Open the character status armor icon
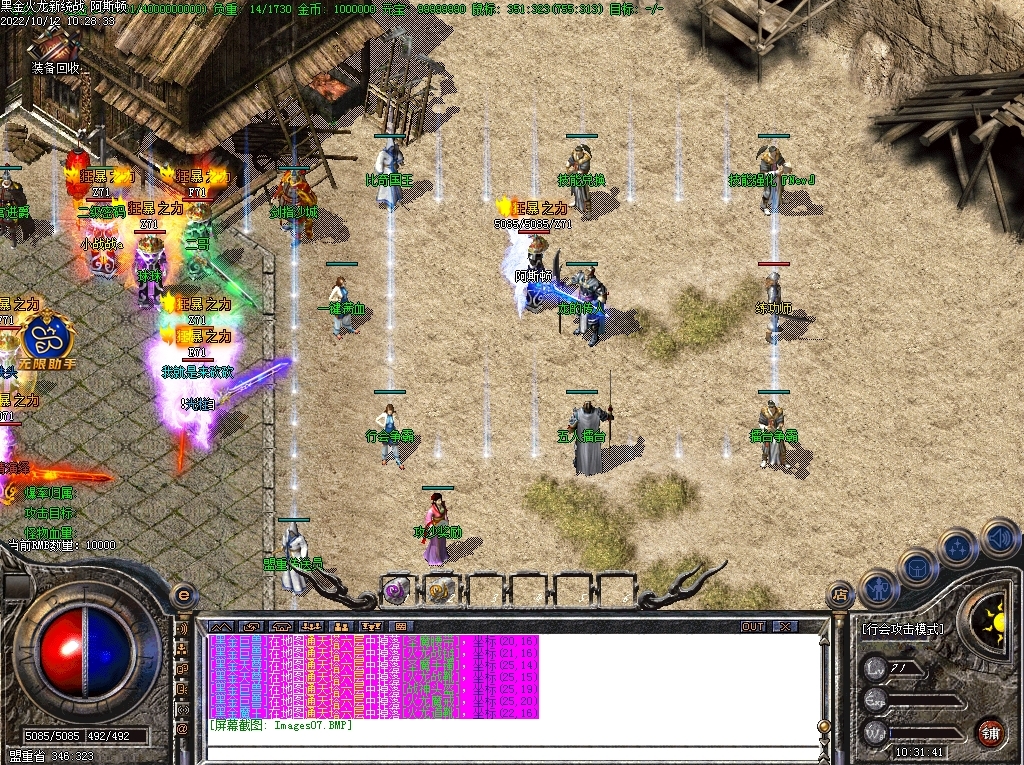This screenshot has height=765, width=1024. (x=879, y=589)
